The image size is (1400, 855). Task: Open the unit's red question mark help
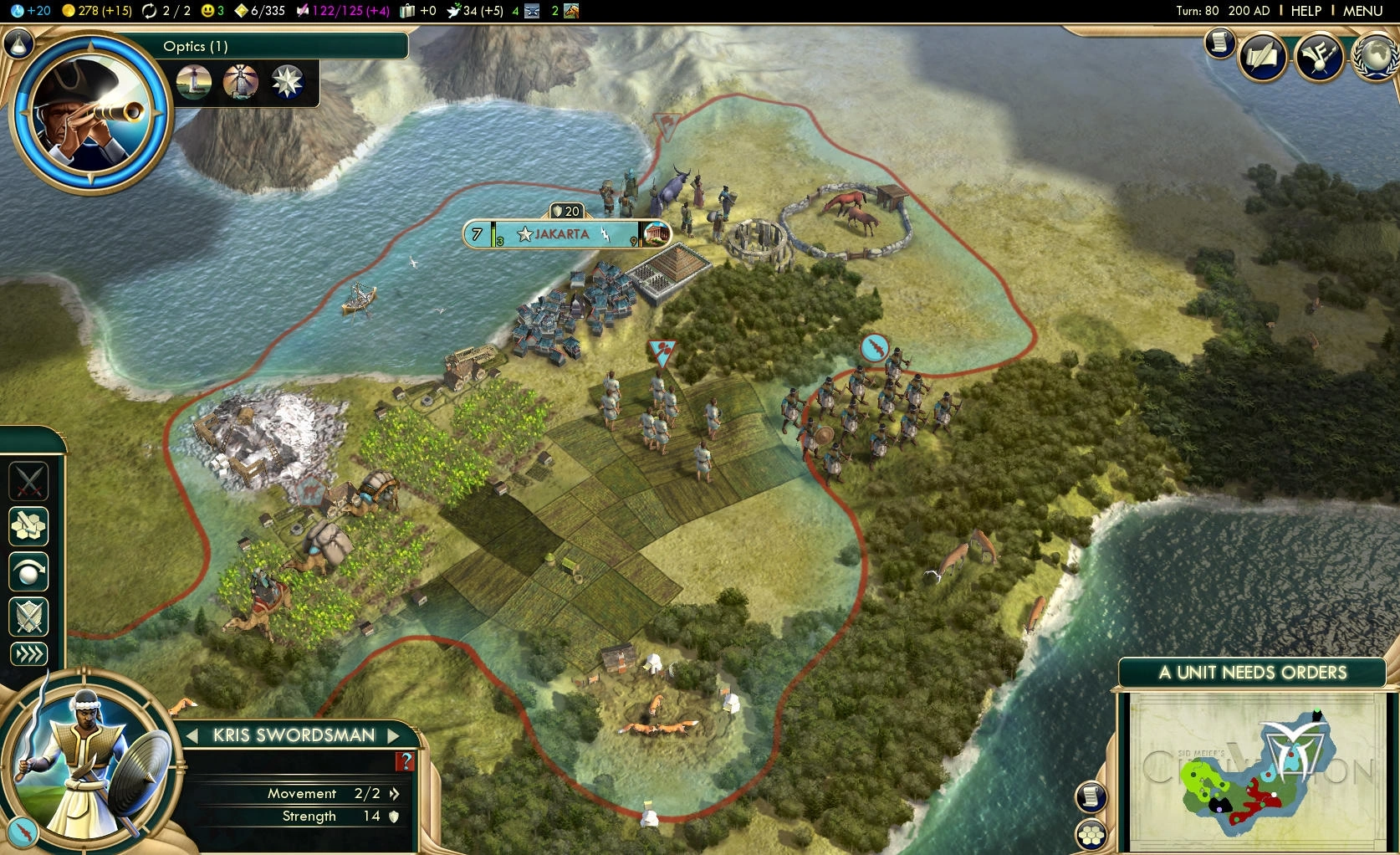(406, 760)
